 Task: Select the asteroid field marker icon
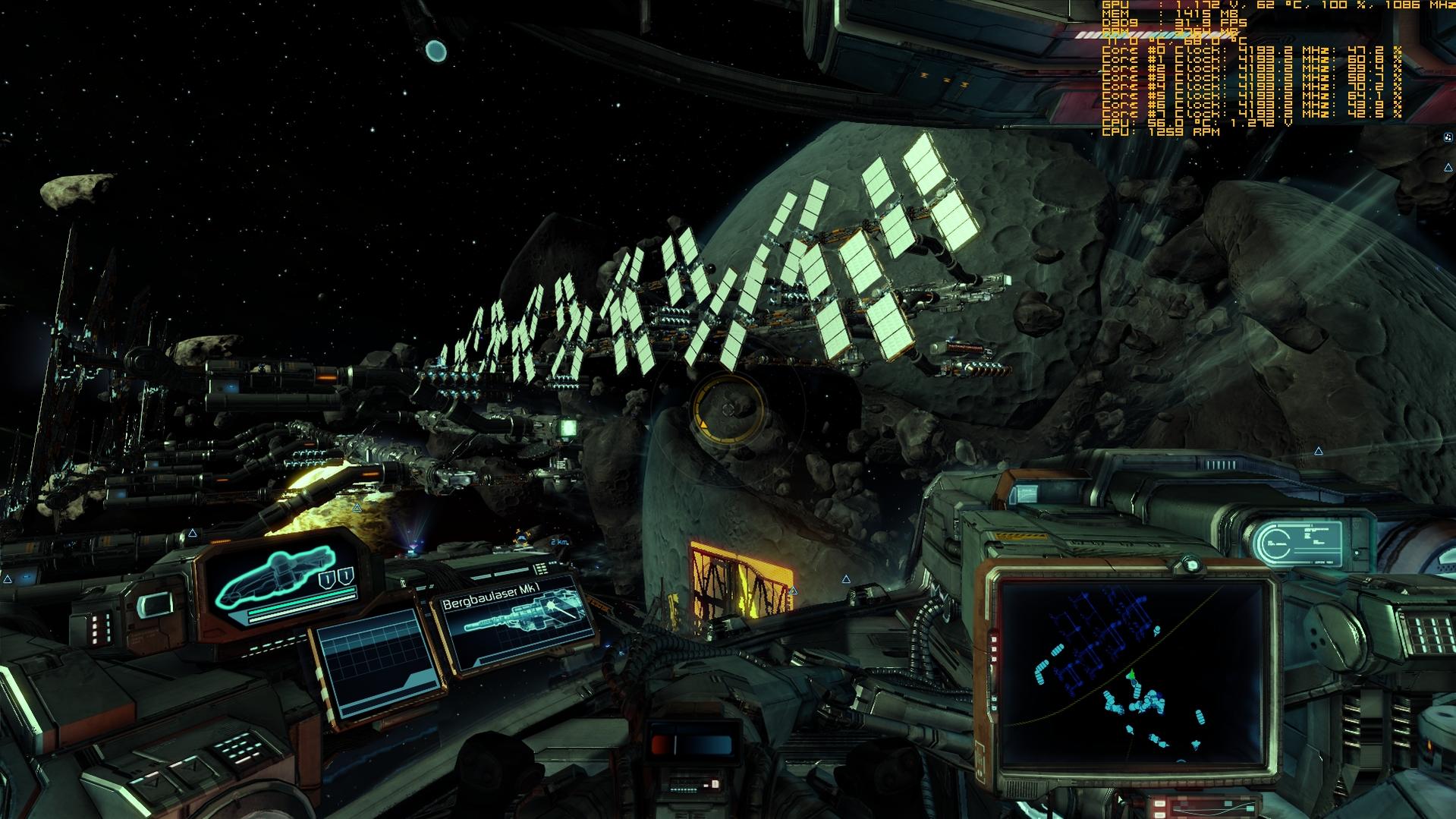pyautogui.click(x=1448, y=137)
